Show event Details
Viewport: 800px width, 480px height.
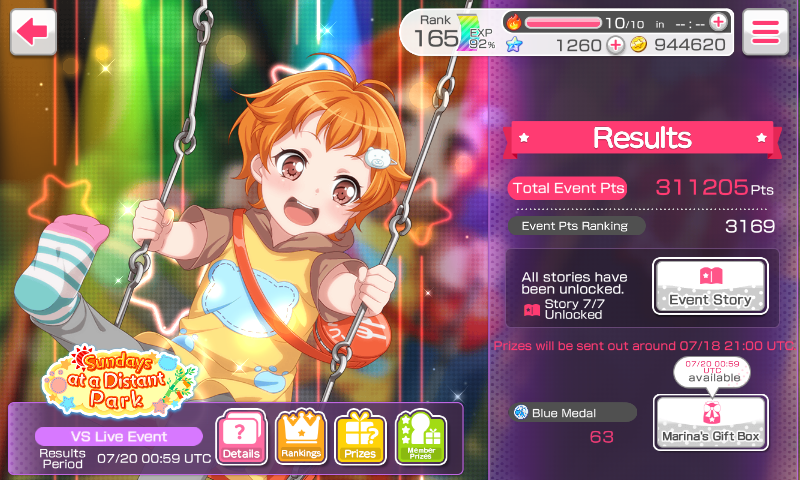(242, 438)
